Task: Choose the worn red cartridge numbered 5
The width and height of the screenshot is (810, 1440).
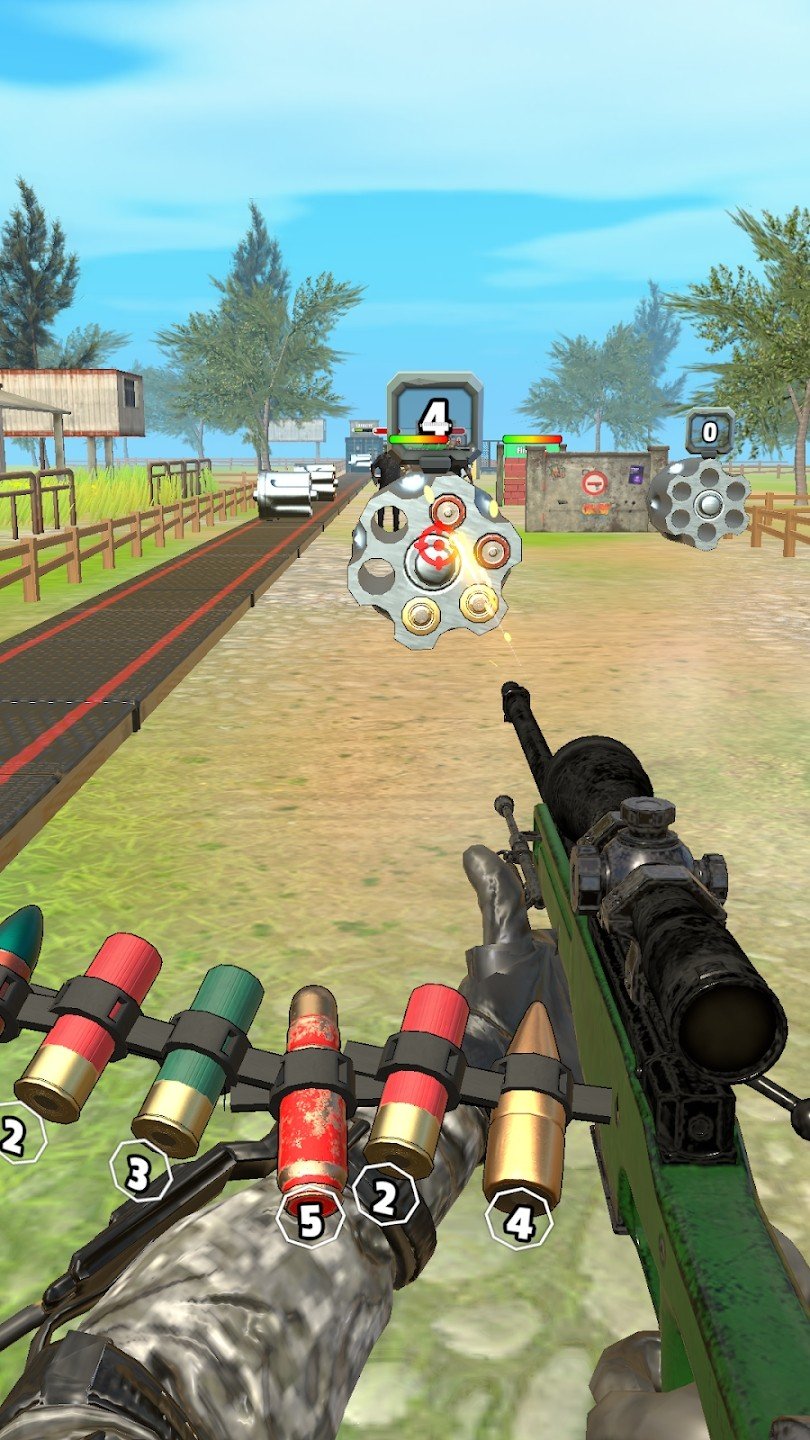Action: 313,1097
